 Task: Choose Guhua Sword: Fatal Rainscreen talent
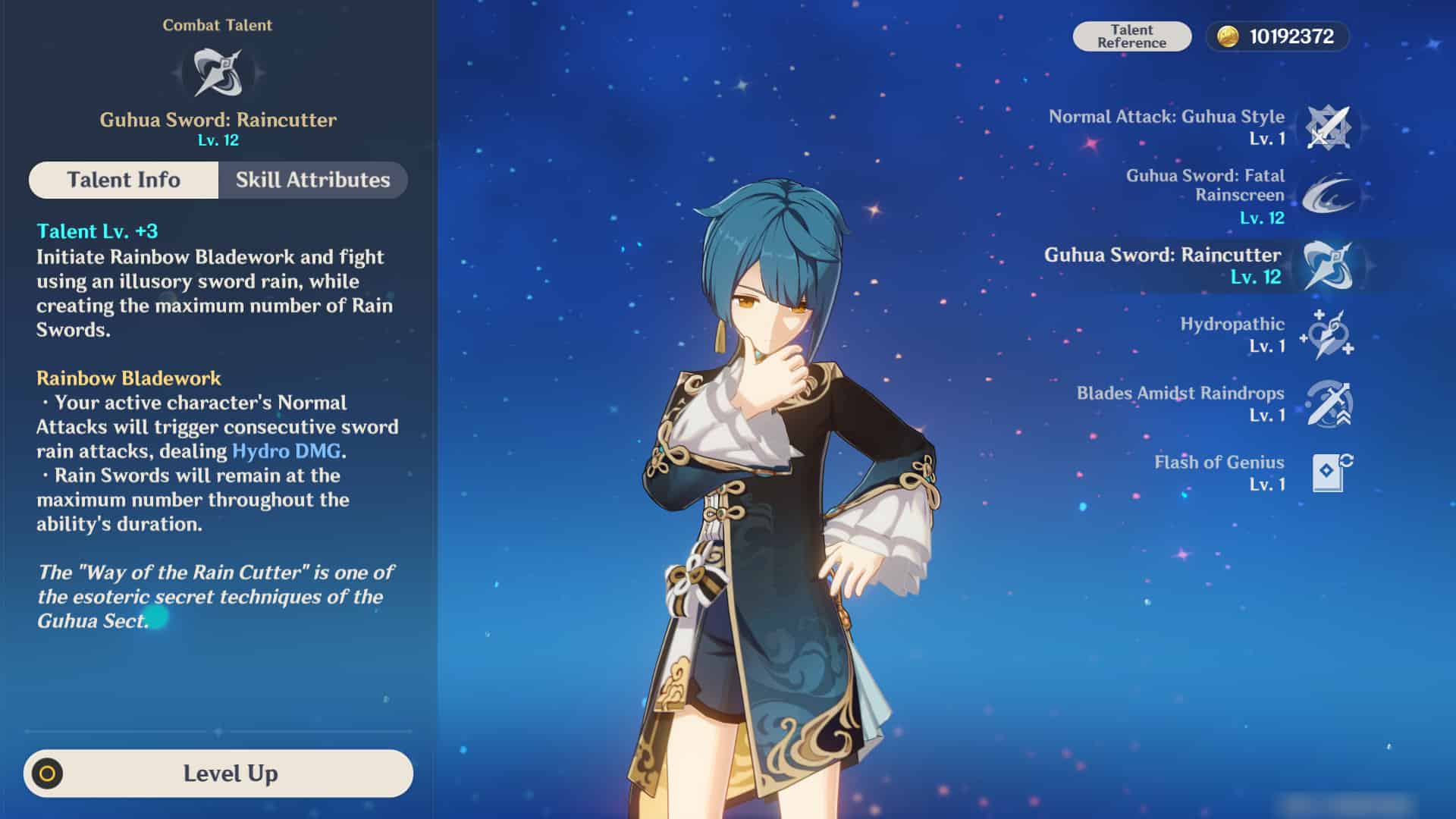pyautogui.click(x=1328, y=196)
